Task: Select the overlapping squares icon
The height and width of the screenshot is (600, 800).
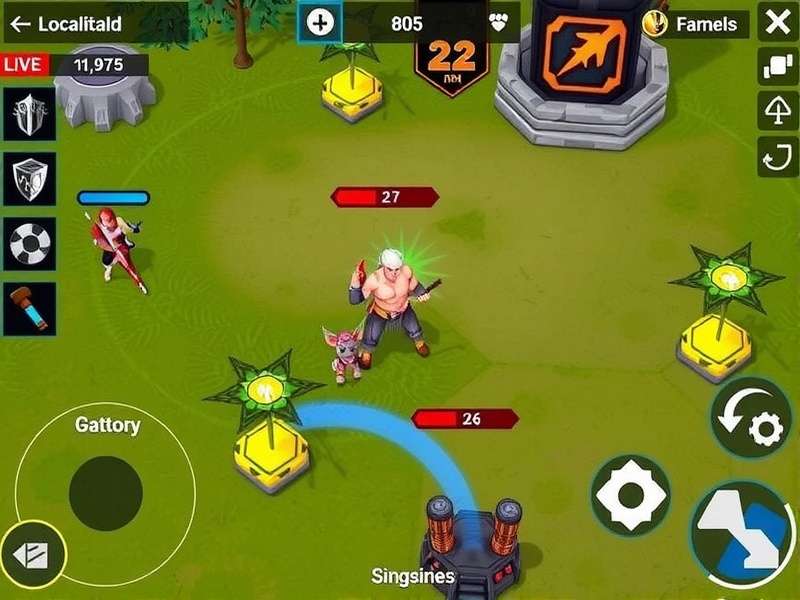Action: click(777, 67)
